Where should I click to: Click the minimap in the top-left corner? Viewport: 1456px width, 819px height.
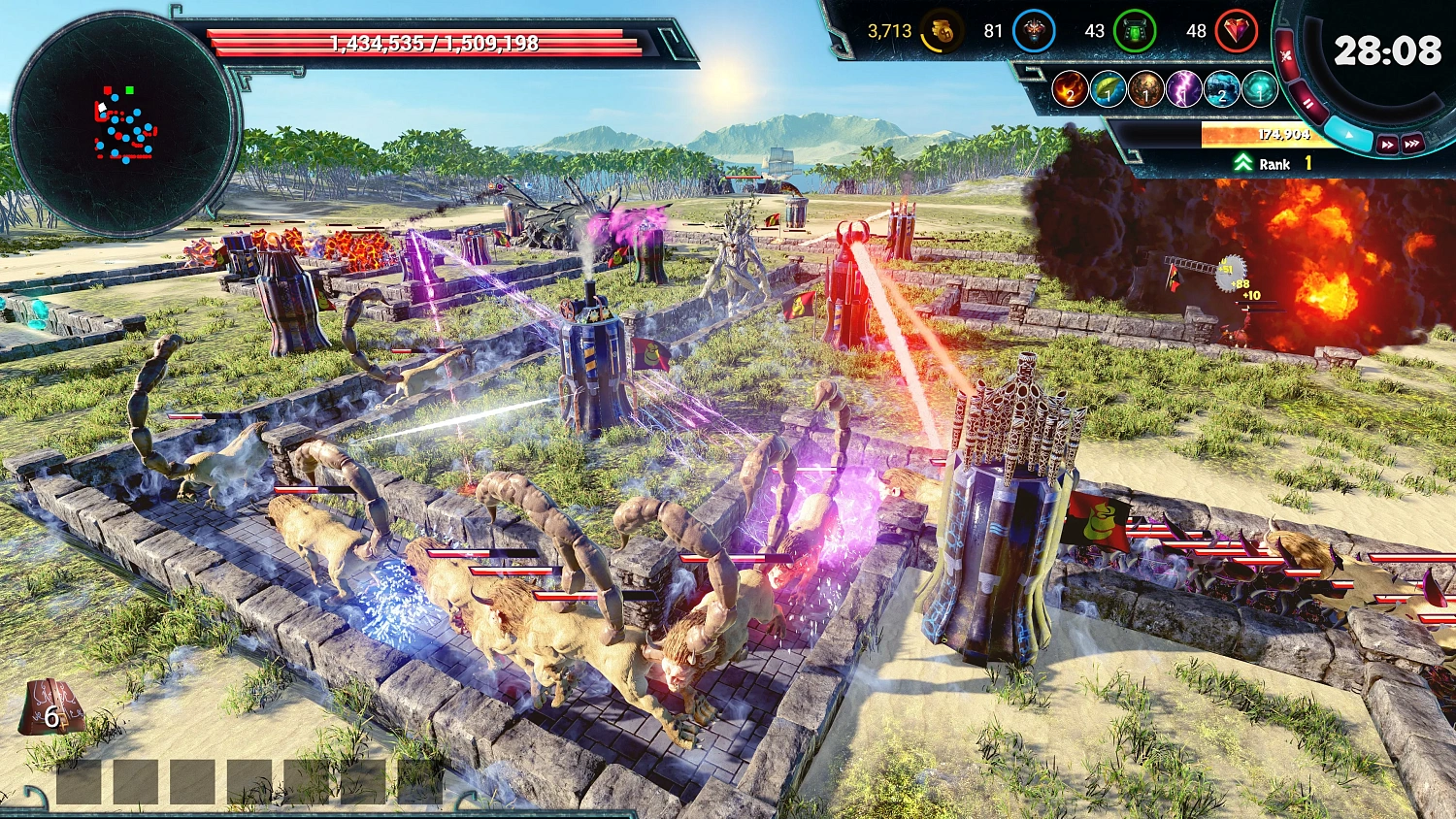pos(116,116)
